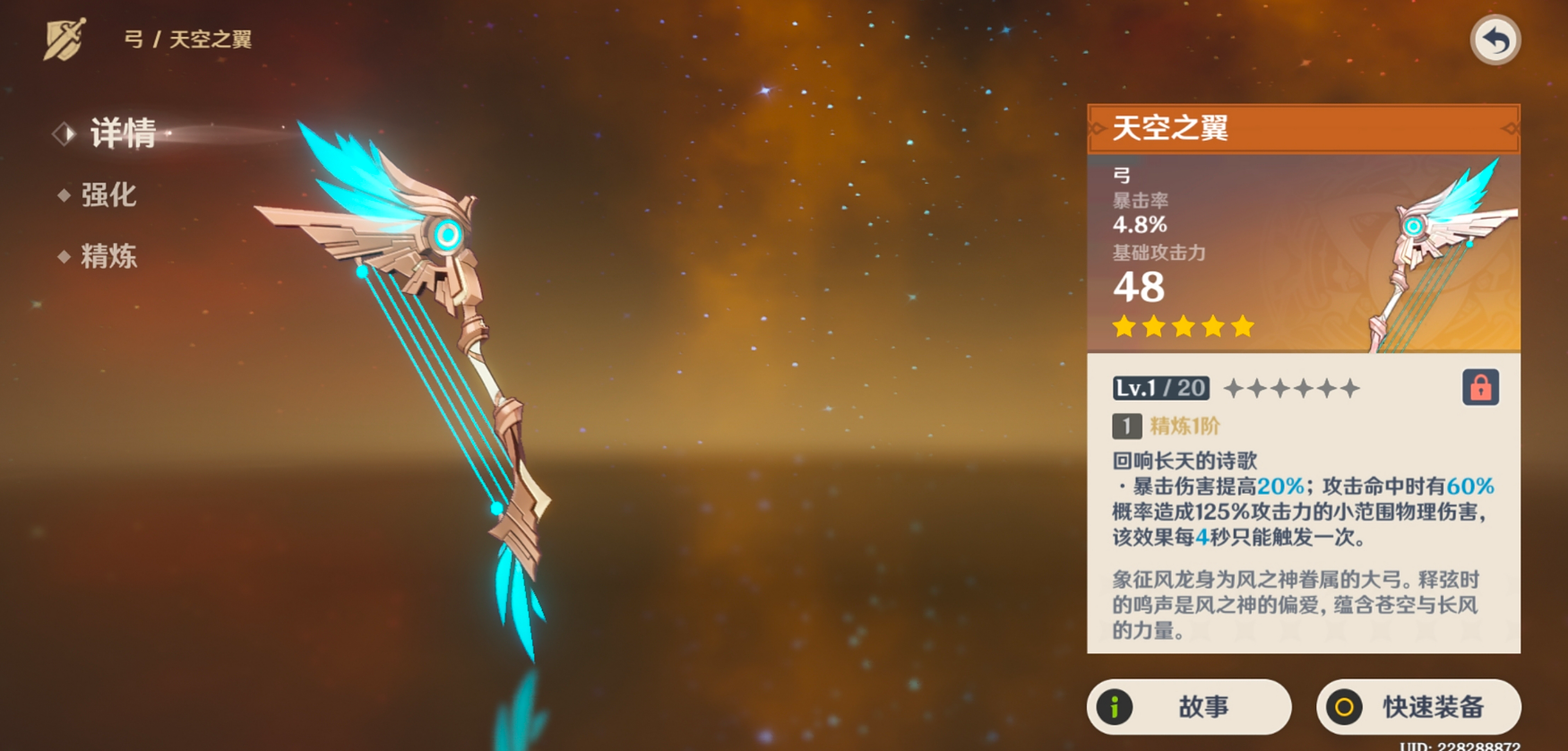Select the 精炼 refinement tab
1568x751 pixels.
(x=108, y=257)
